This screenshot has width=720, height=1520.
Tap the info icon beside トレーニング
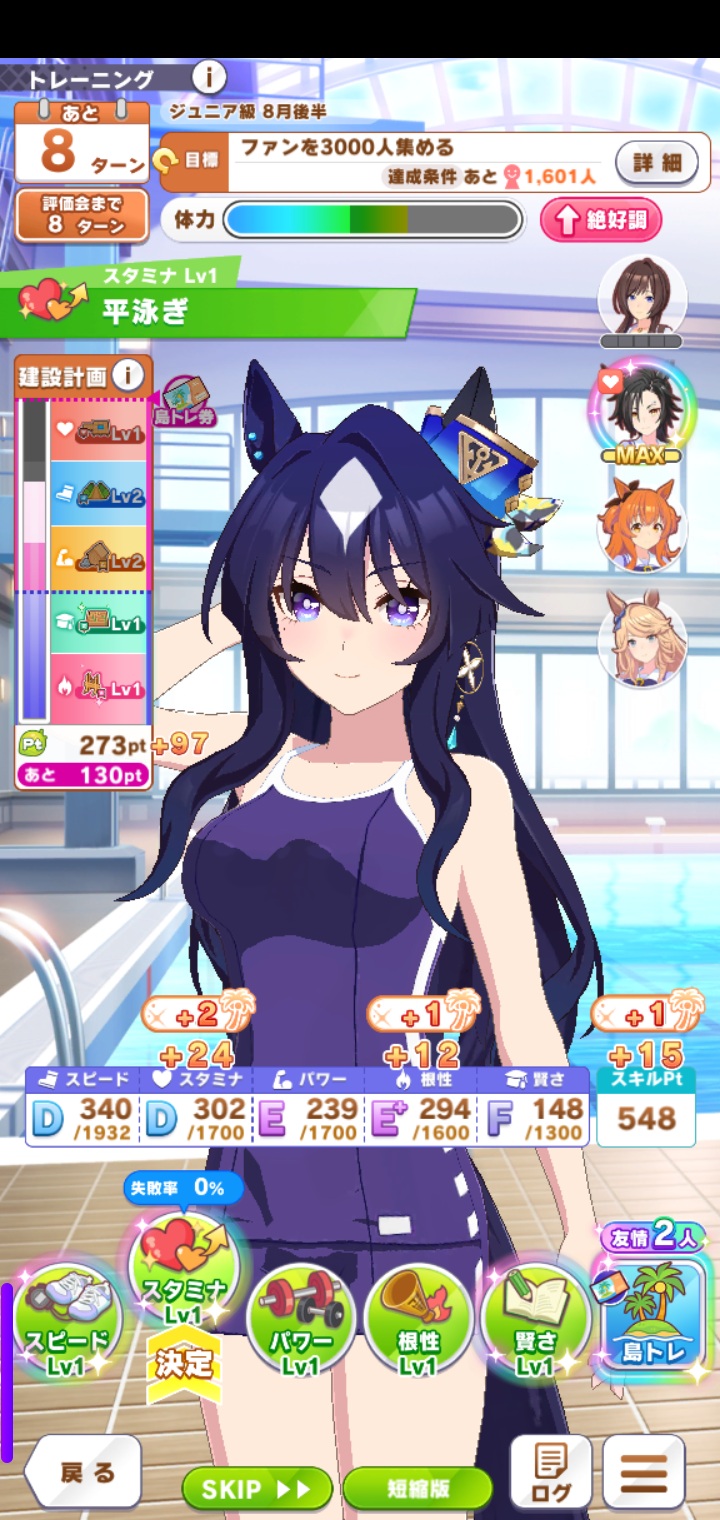coord(209,77)
